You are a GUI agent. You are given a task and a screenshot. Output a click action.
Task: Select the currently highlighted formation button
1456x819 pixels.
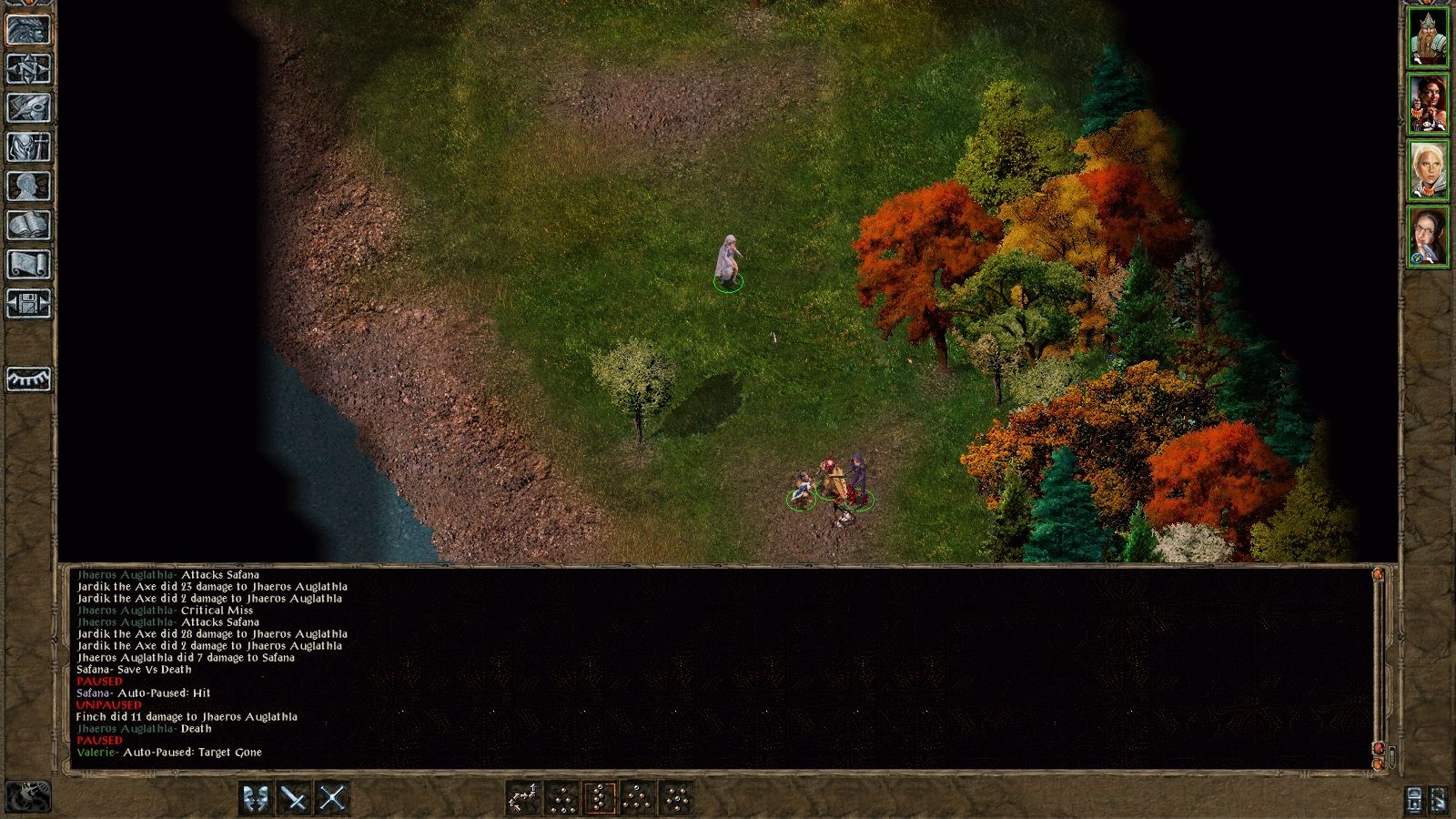600,796
